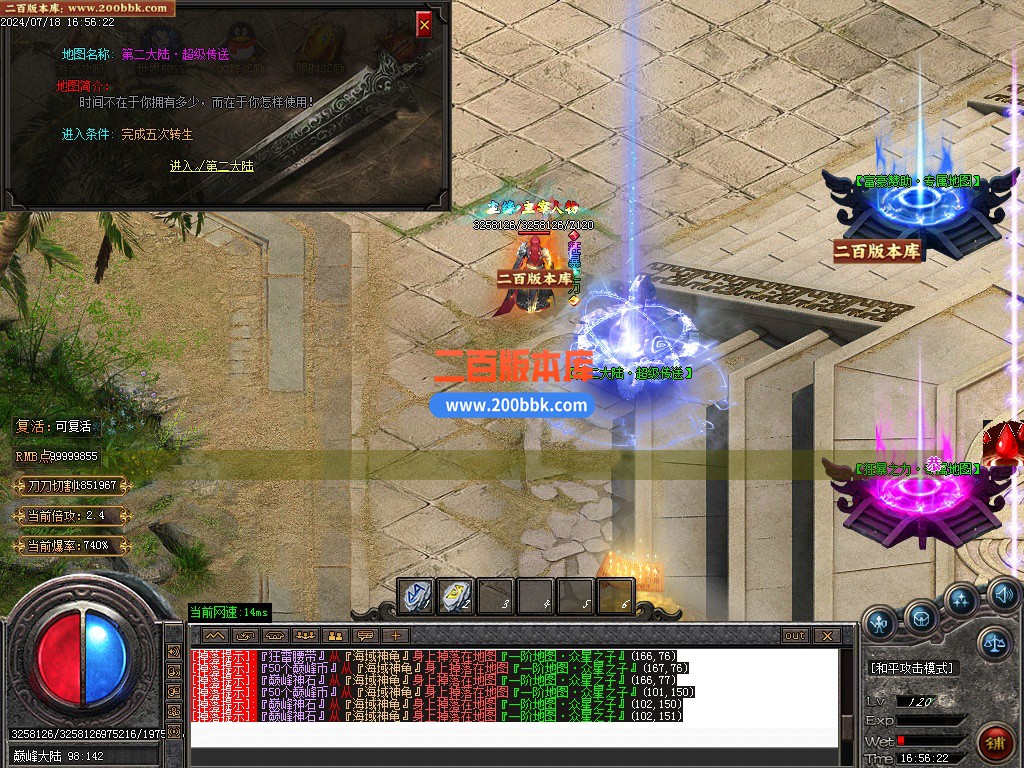Toggle the sound speaker icon
The height and width of the screenshot is (768, 1024).
1003,595
